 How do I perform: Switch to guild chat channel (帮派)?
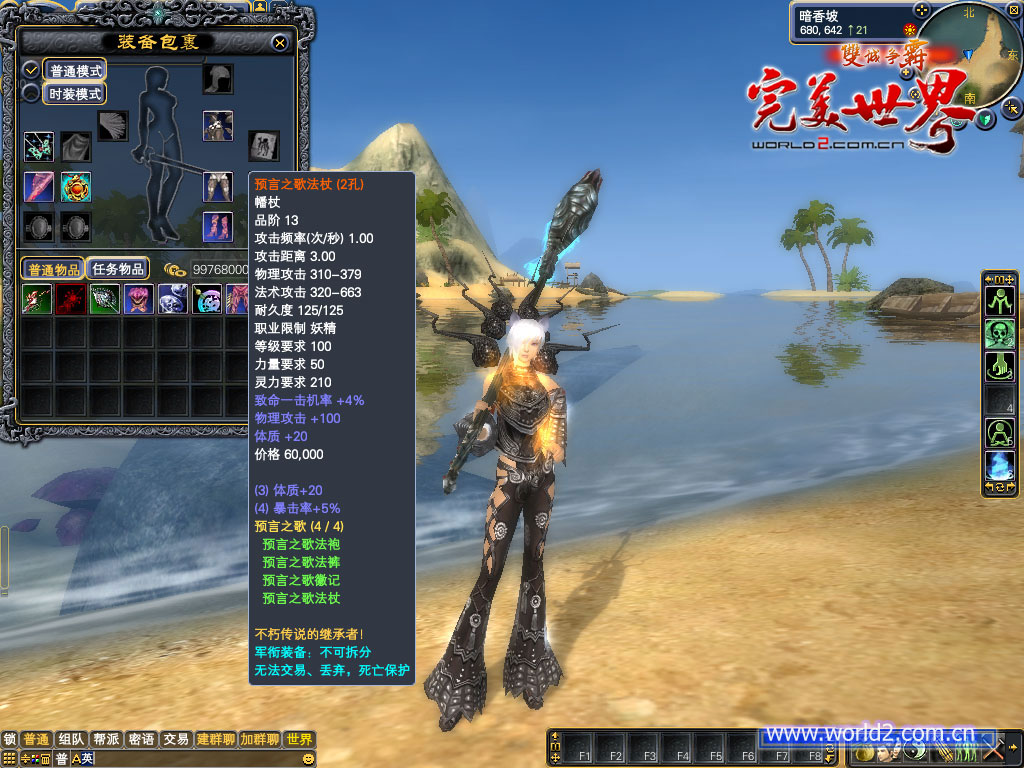[x=105, y=740]
